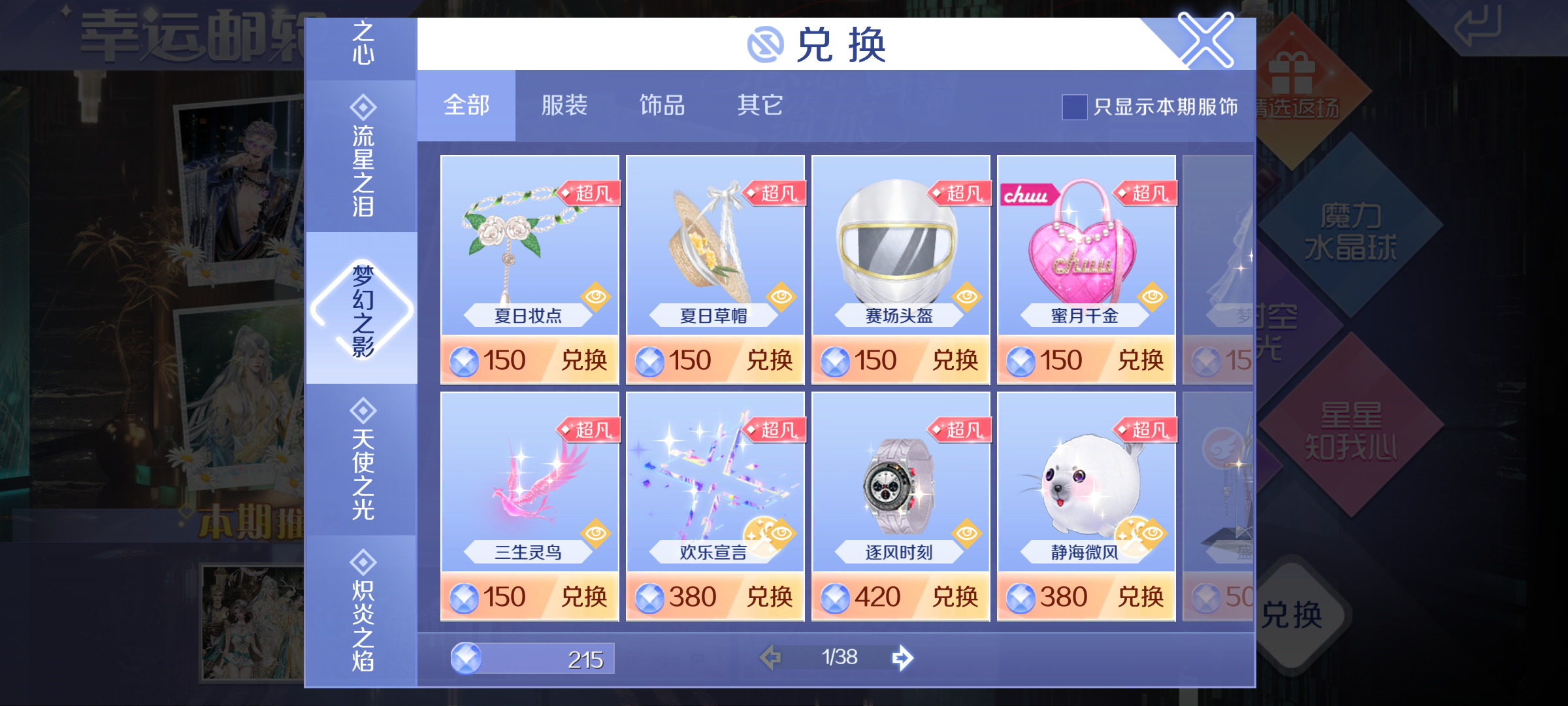Image resolution: width=1568 pixels, height=706 pixels.
Task: Open the 服装 category tab
Action: point(564,106)
